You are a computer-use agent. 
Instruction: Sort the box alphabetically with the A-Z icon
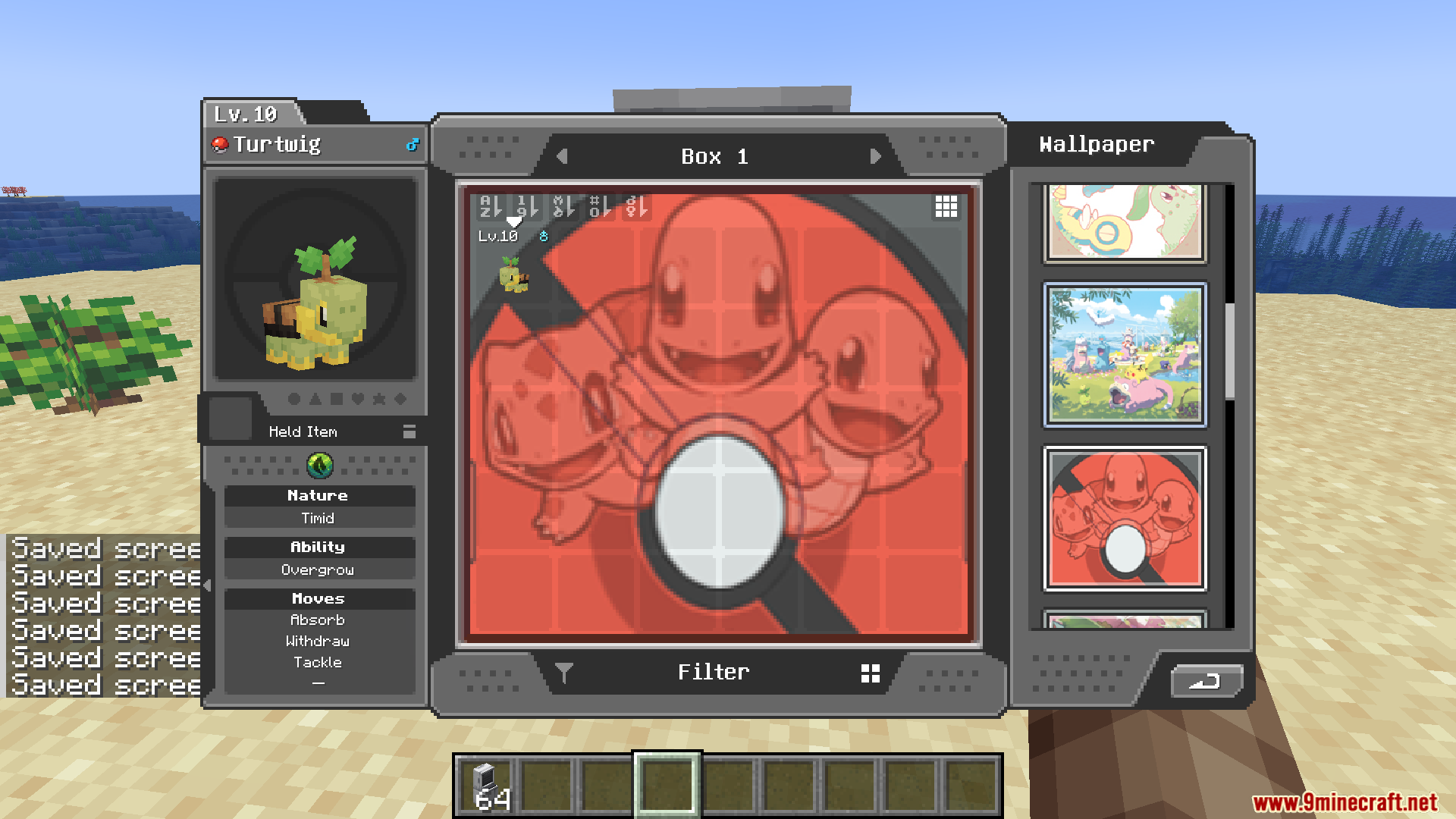490,206
